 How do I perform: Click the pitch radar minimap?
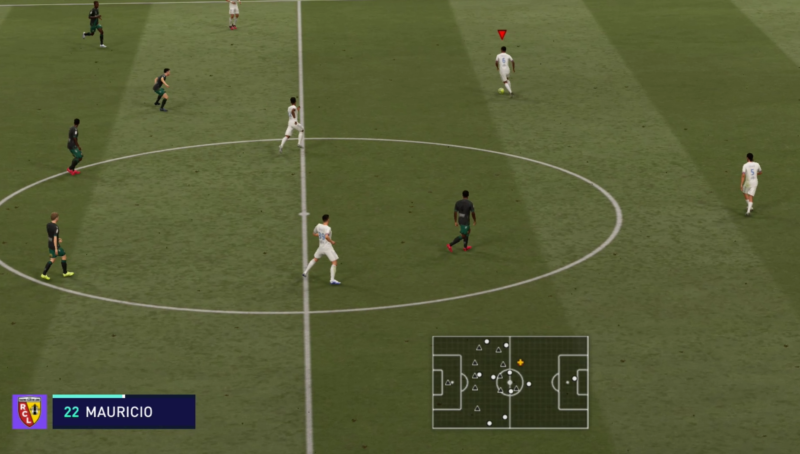(x=510, y=382)
